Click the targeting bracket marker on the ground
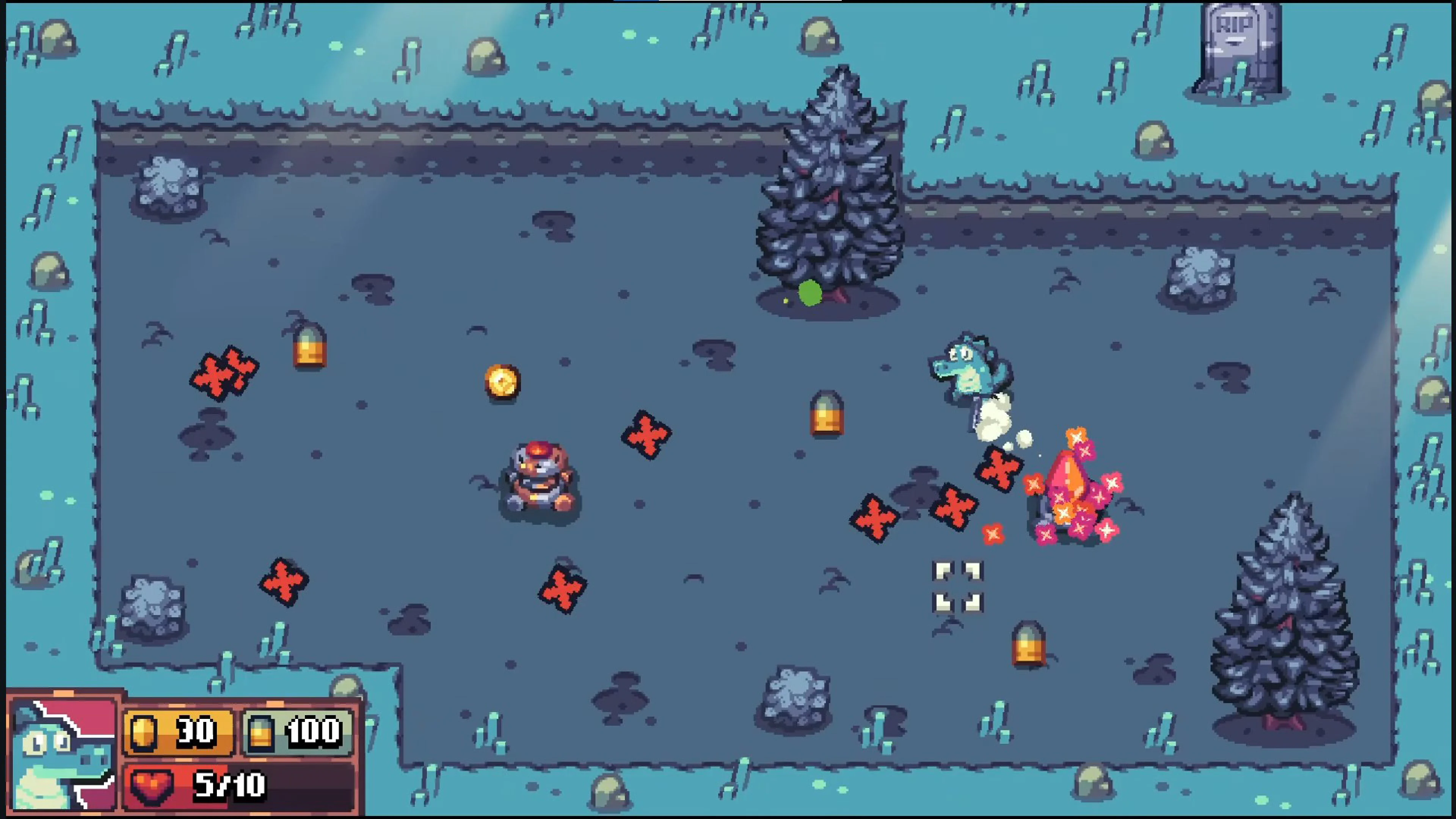Screen dimensions: 1456x819 [x=958, y=586]
